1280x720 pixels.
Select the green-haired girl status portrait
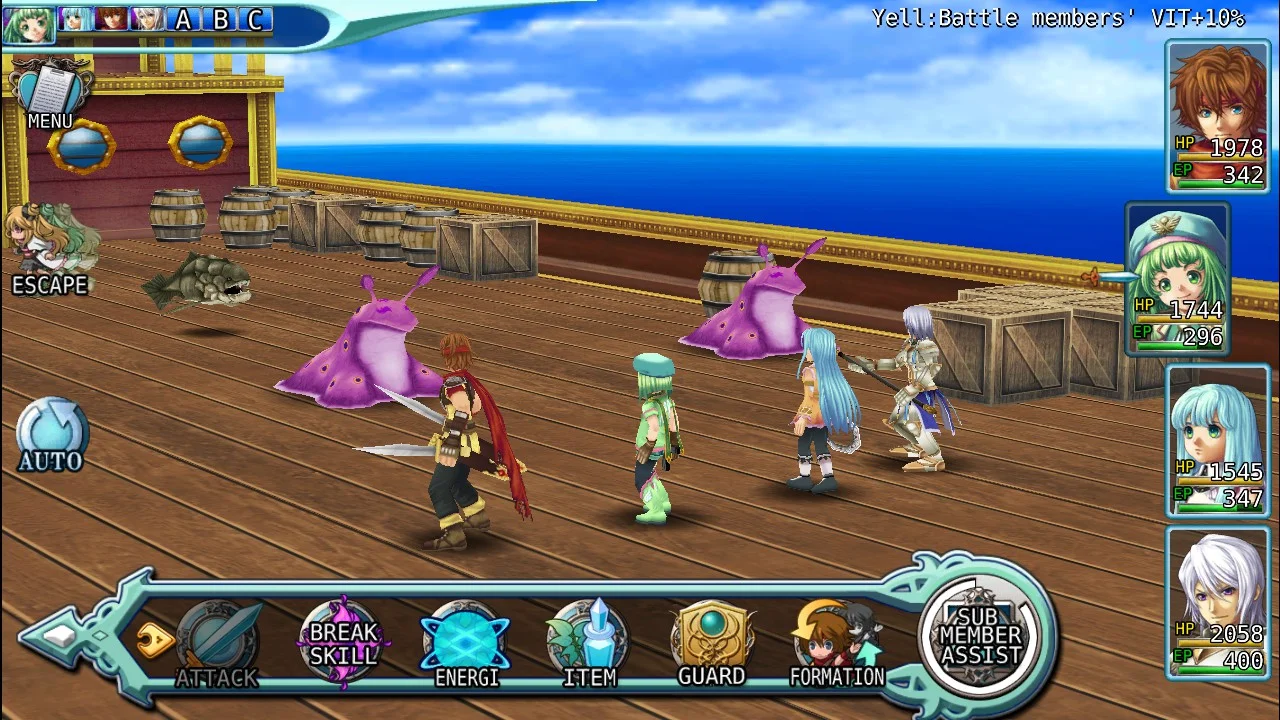(x=1178, y=278)
